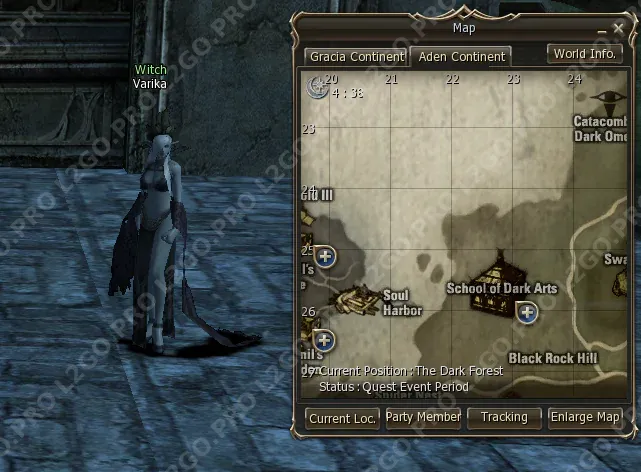
Task: Select the Soul Harbor map marker
Action: click(x=354, y=299)
